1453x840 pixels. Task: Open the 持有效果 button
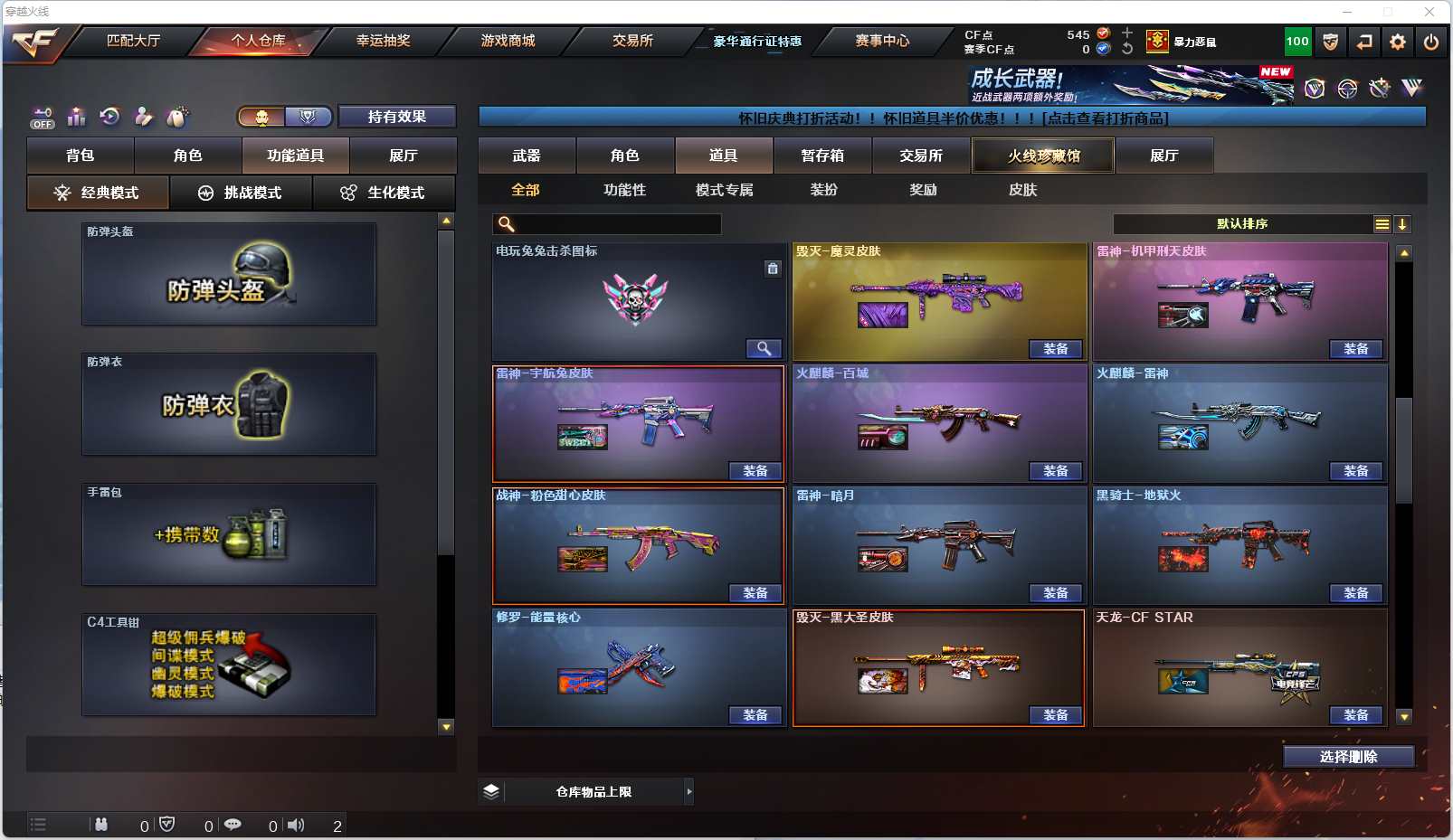pos(396,117)
